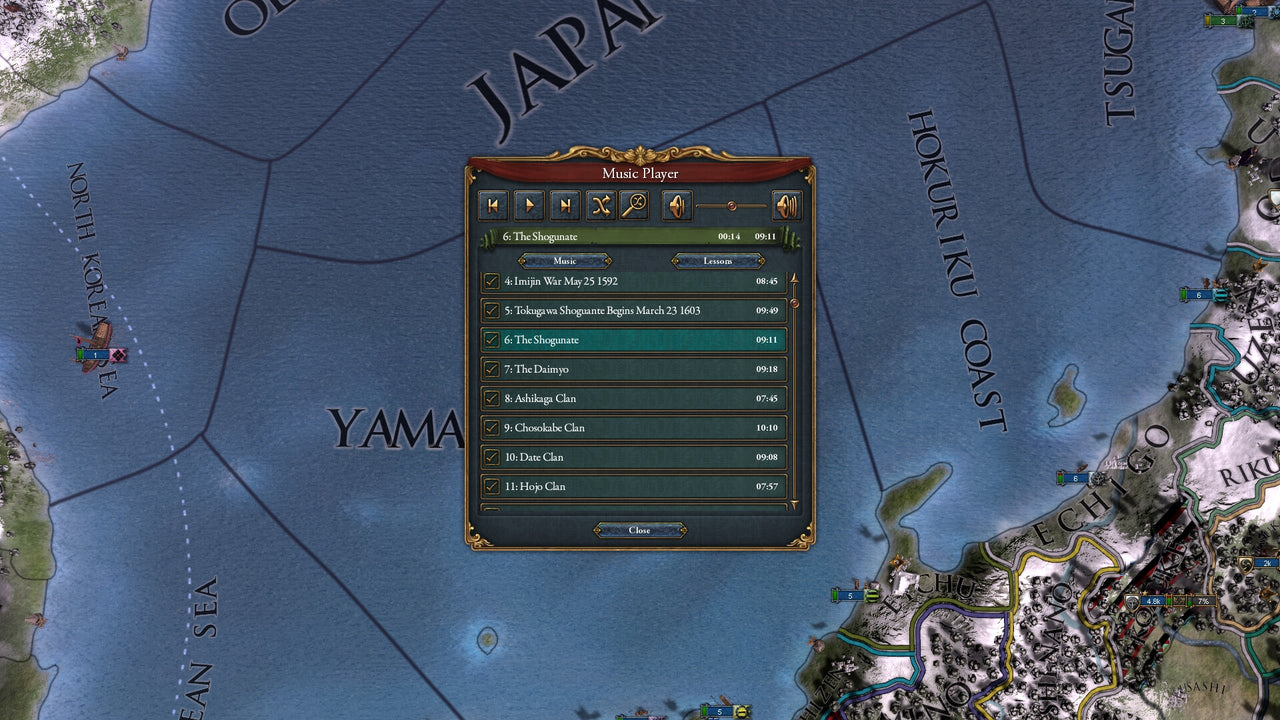1280x720 pixels.
Task: Click the previous track icon
Action: click(493, 205)
